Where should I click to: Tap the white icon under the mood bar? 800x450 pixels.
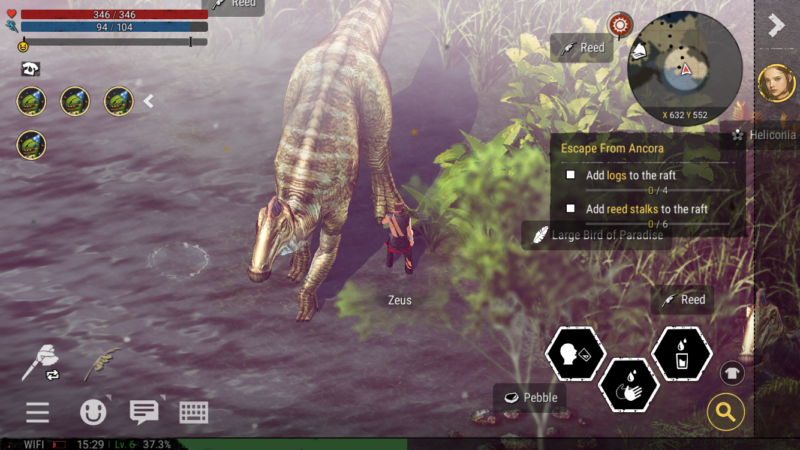pyautogui.click(x=30, y=69)
